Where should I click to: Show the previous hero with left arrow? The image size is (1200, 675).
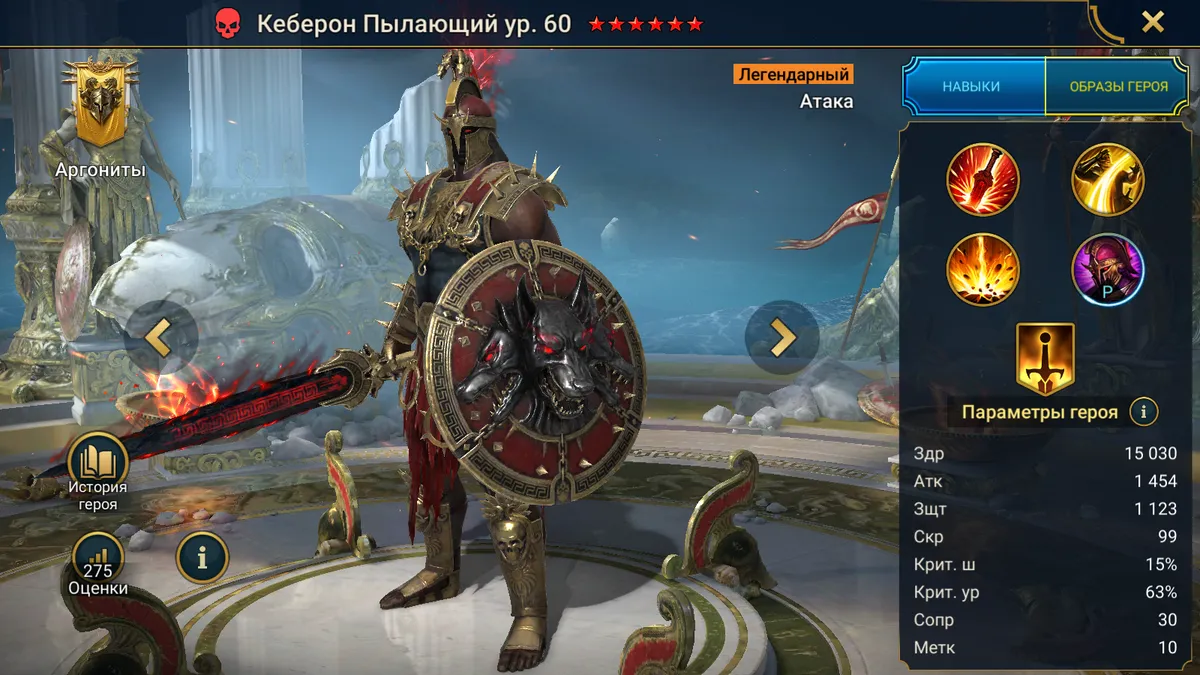(160, 338)
